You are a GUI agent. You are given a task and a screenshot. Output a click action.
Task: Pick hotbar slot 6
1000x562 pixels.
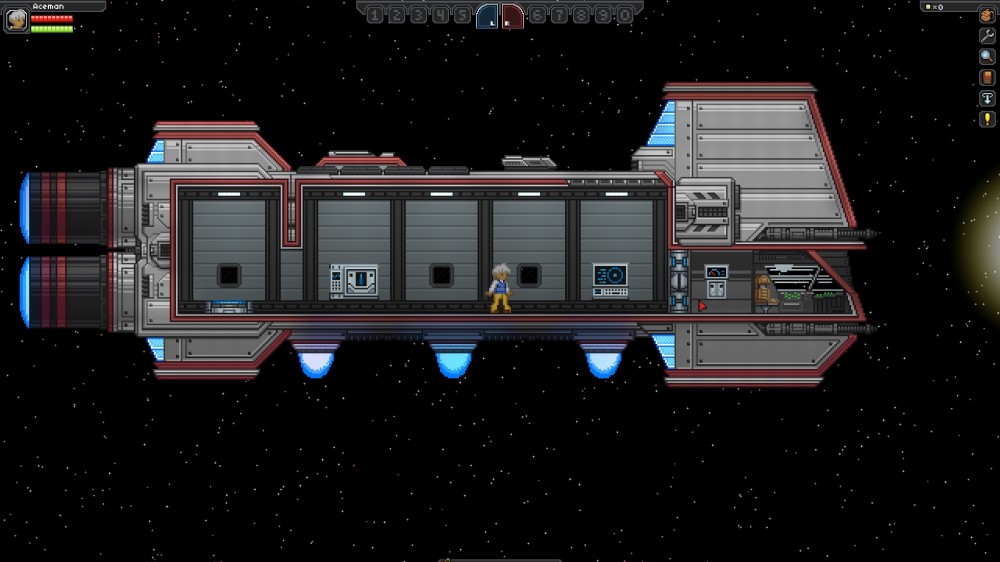pos(537,15)
